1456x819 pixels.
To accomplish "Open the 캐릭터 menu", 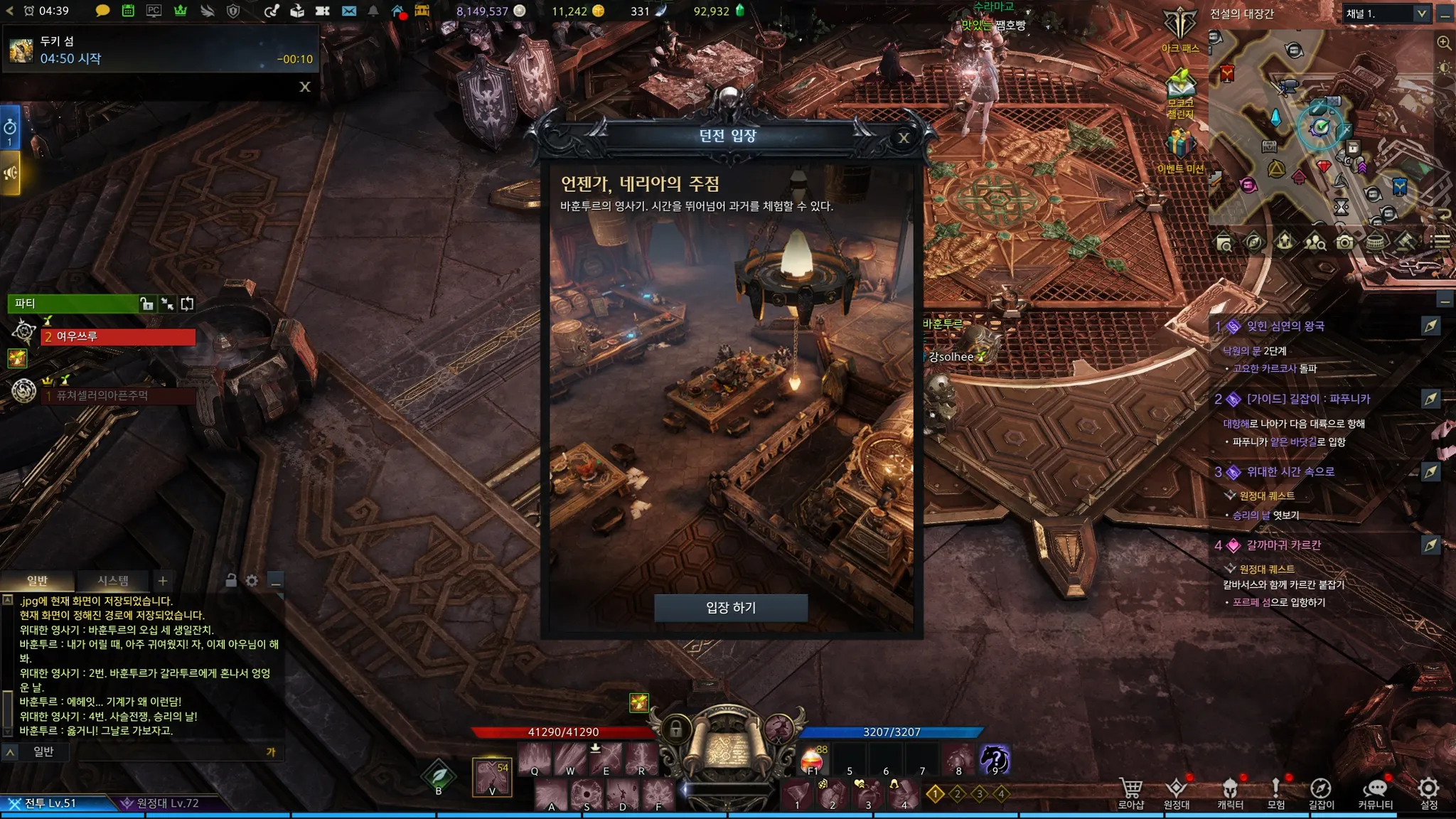I will click(x=1230, y=793).
